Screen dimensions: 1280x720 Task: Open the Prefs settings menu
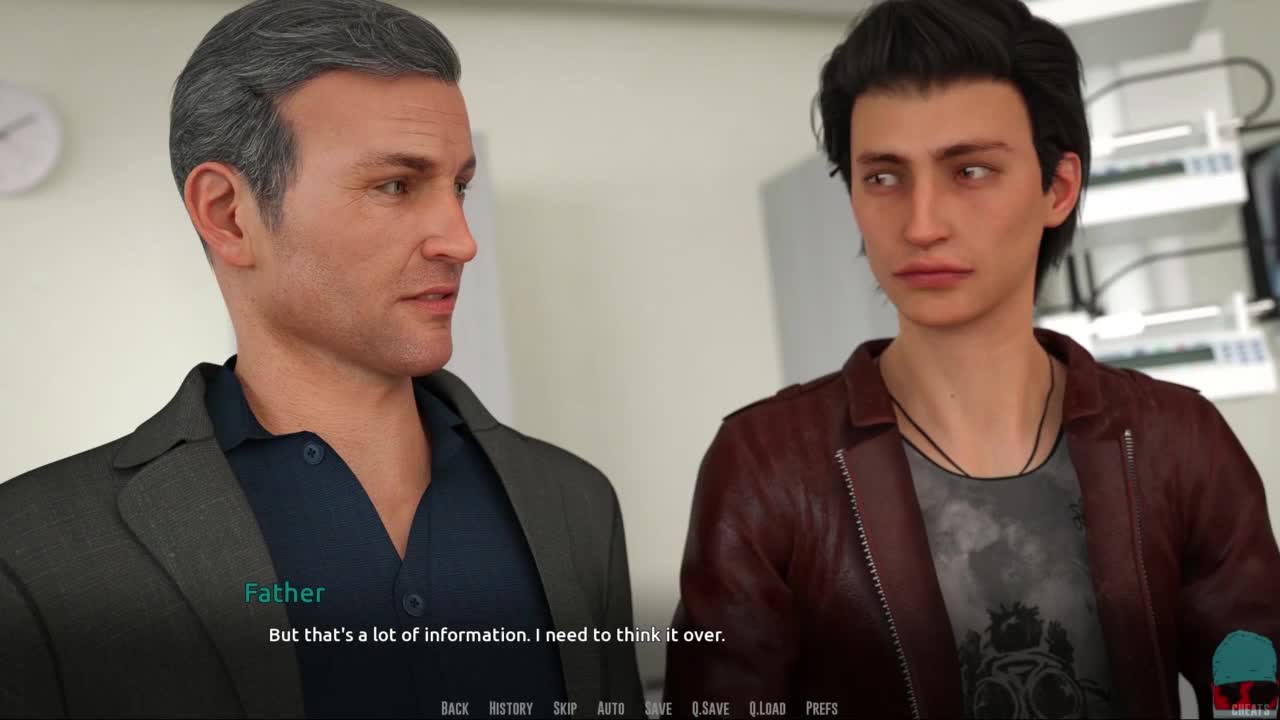(x=821, y=708)
